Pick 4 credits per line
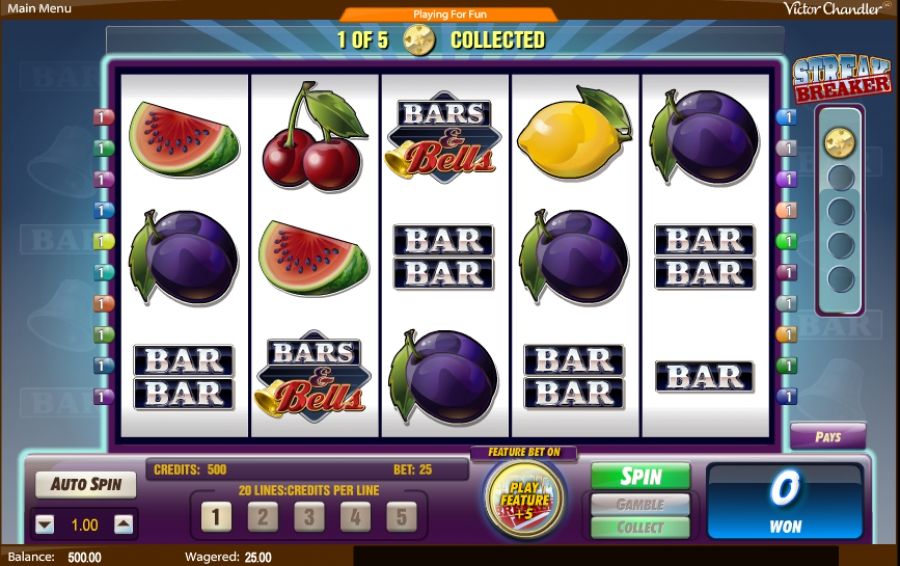This screenshot has width=900, height=566. pos(354,517)
